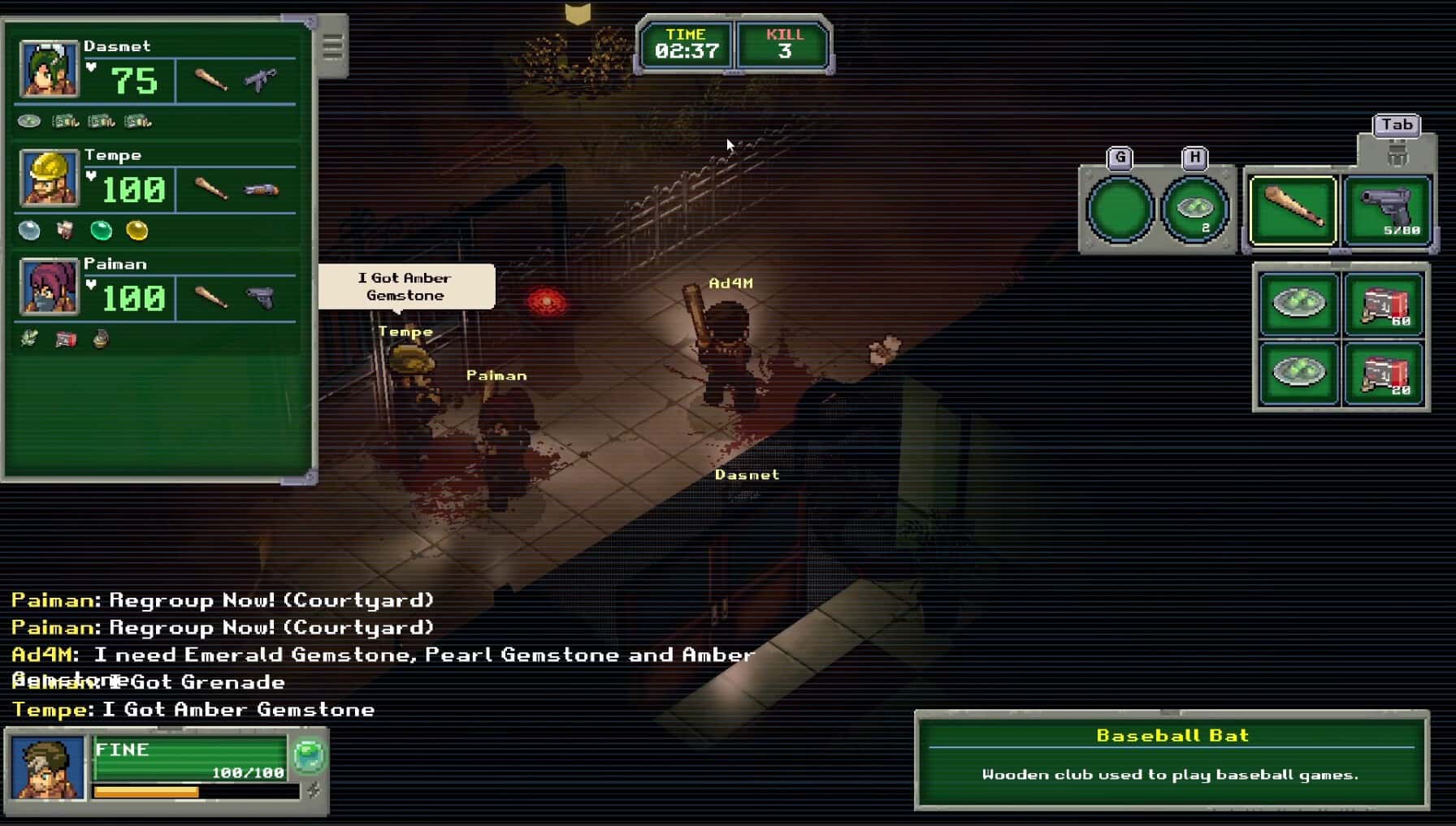The width and height of the screenshot is (1456, 826).
Task: Click Tempe's flamethrower weapon icon
Action: pyautogui.click(x=262, y=188)
